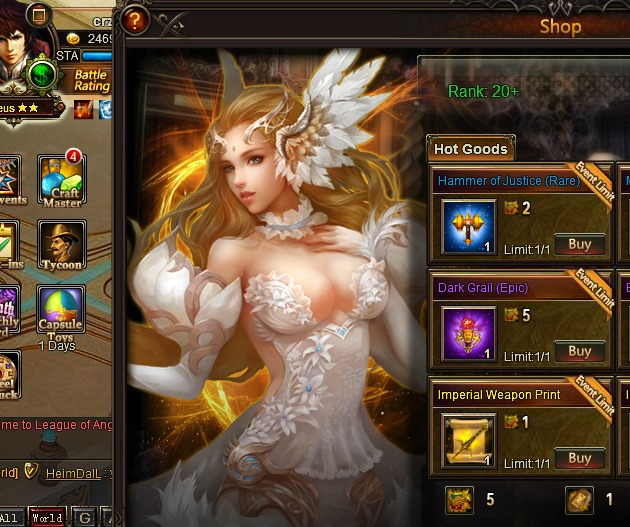Screen dimensions: 630x527
Task: Switch chat to the World channel
Action: pos(47,518)
